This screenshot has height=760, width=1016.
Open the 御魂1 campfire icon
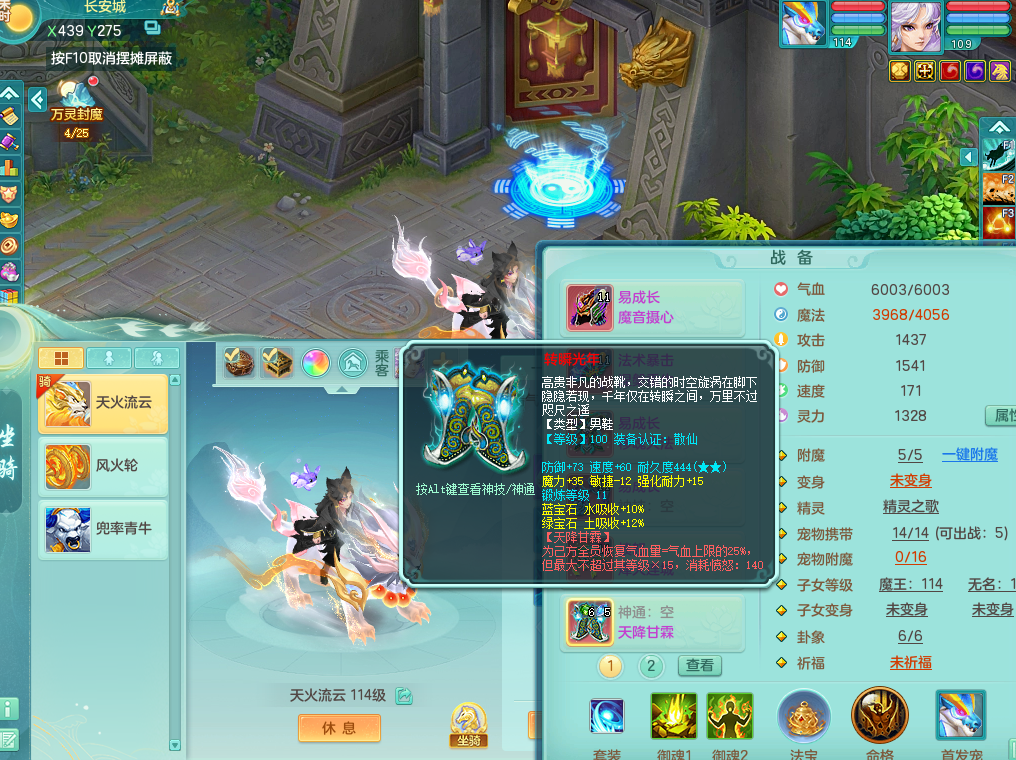tap(673, 716)
